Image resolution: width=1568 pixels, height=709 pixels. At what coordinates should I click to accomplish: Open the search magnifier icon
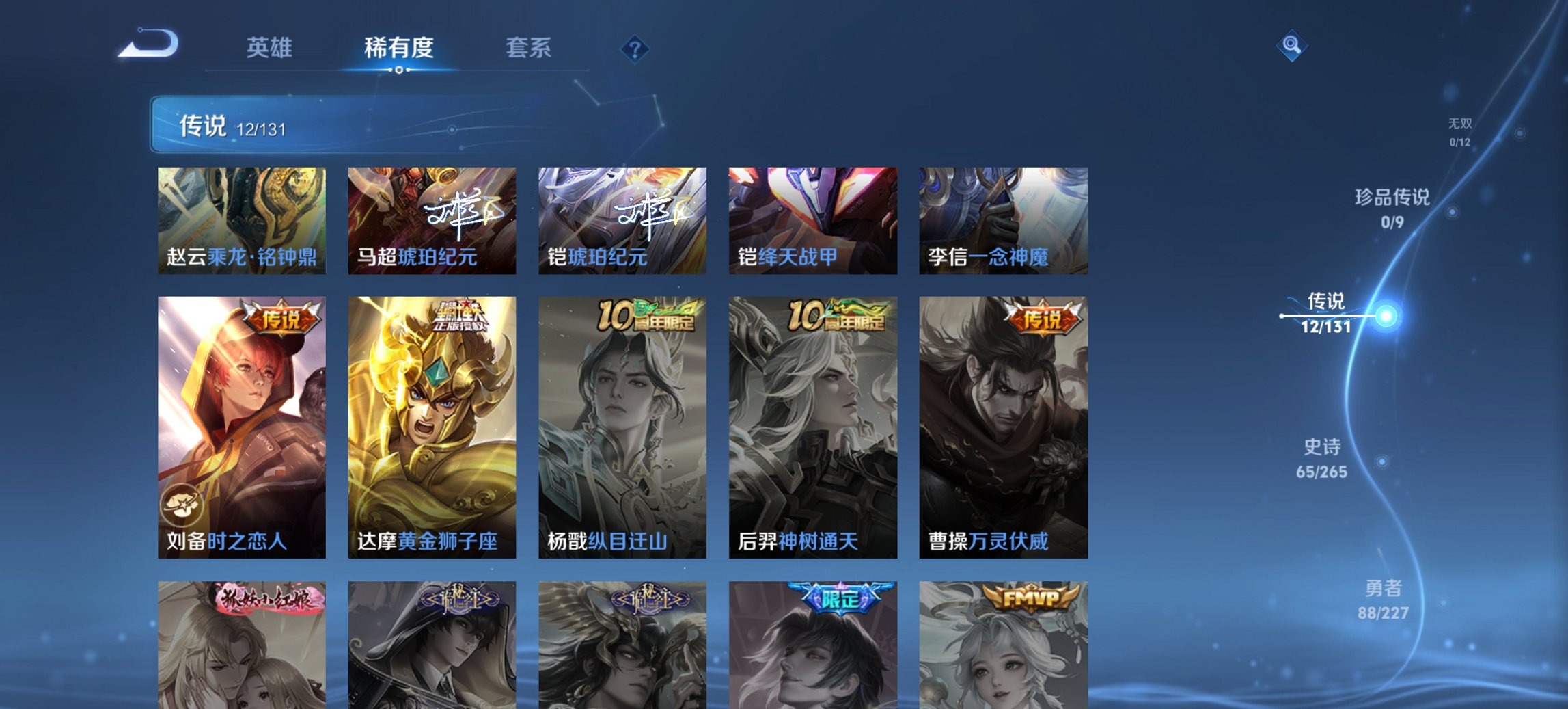pyautogui.click(x=1291, y=47)
